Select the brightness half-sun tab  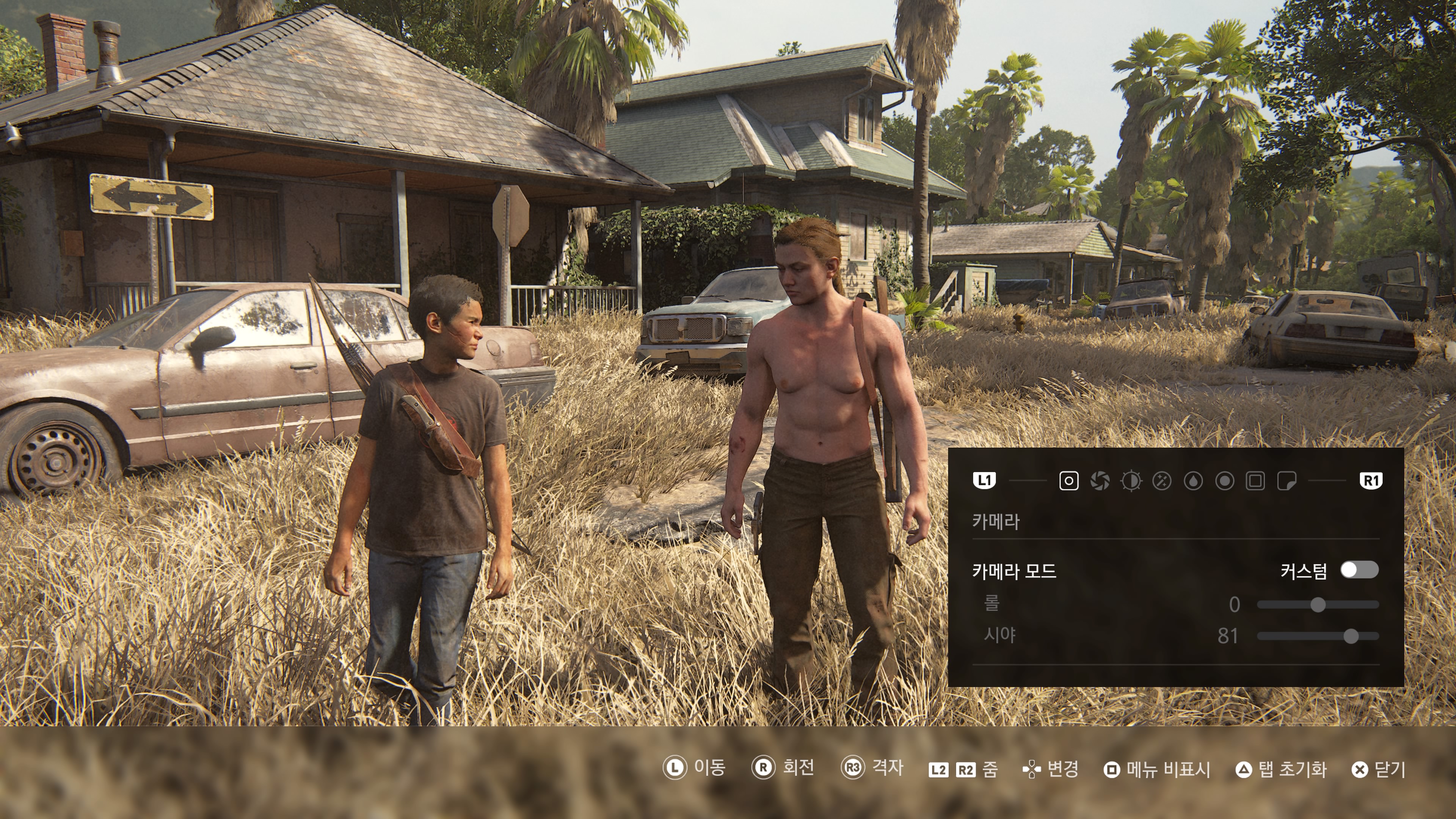[1131, 481]
